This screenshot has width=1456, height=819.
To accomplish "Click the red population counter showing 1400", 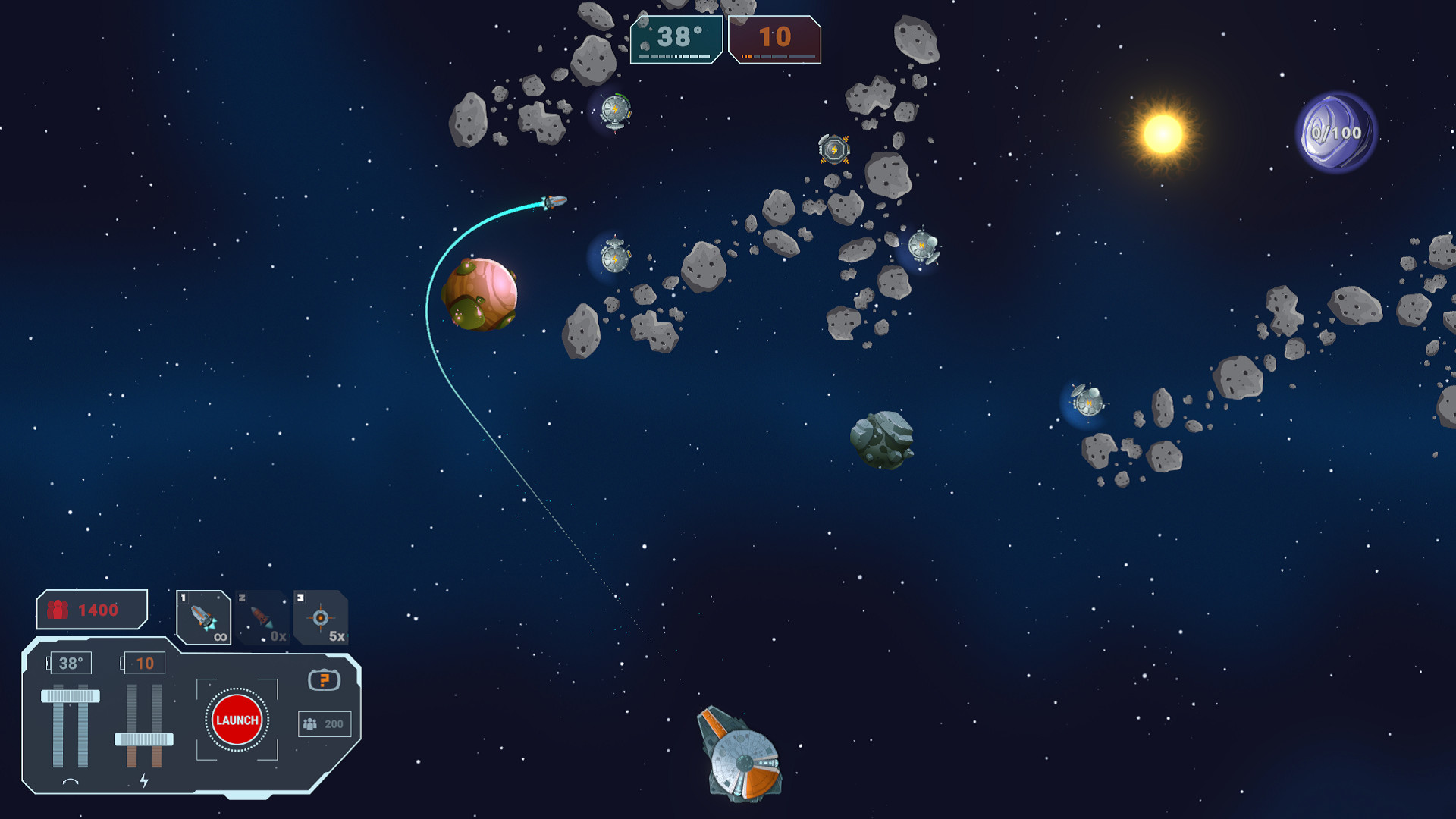I will coord(91,607).
